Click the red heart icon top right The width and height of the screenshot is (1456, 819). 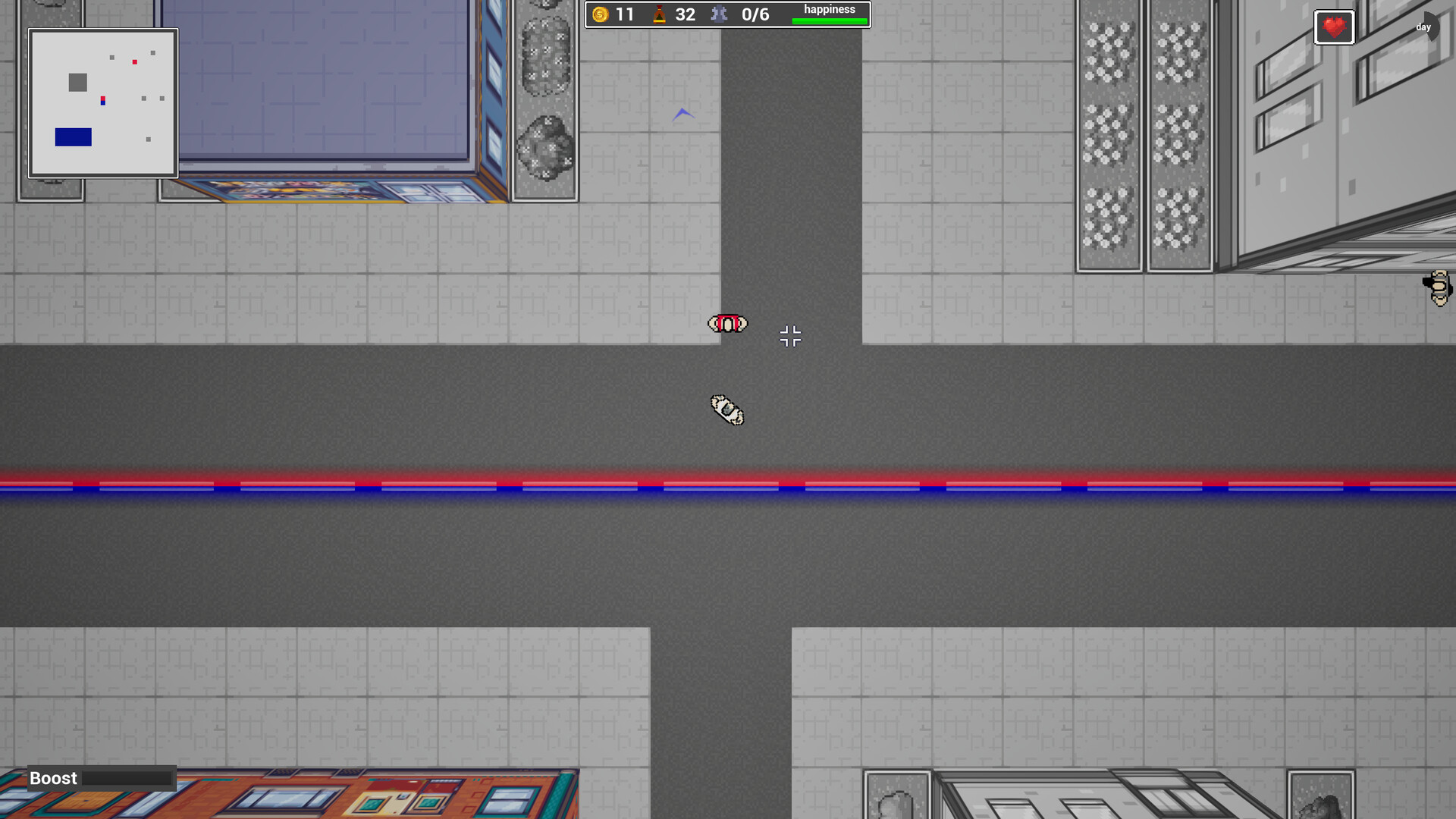(x=1335, y=27)
